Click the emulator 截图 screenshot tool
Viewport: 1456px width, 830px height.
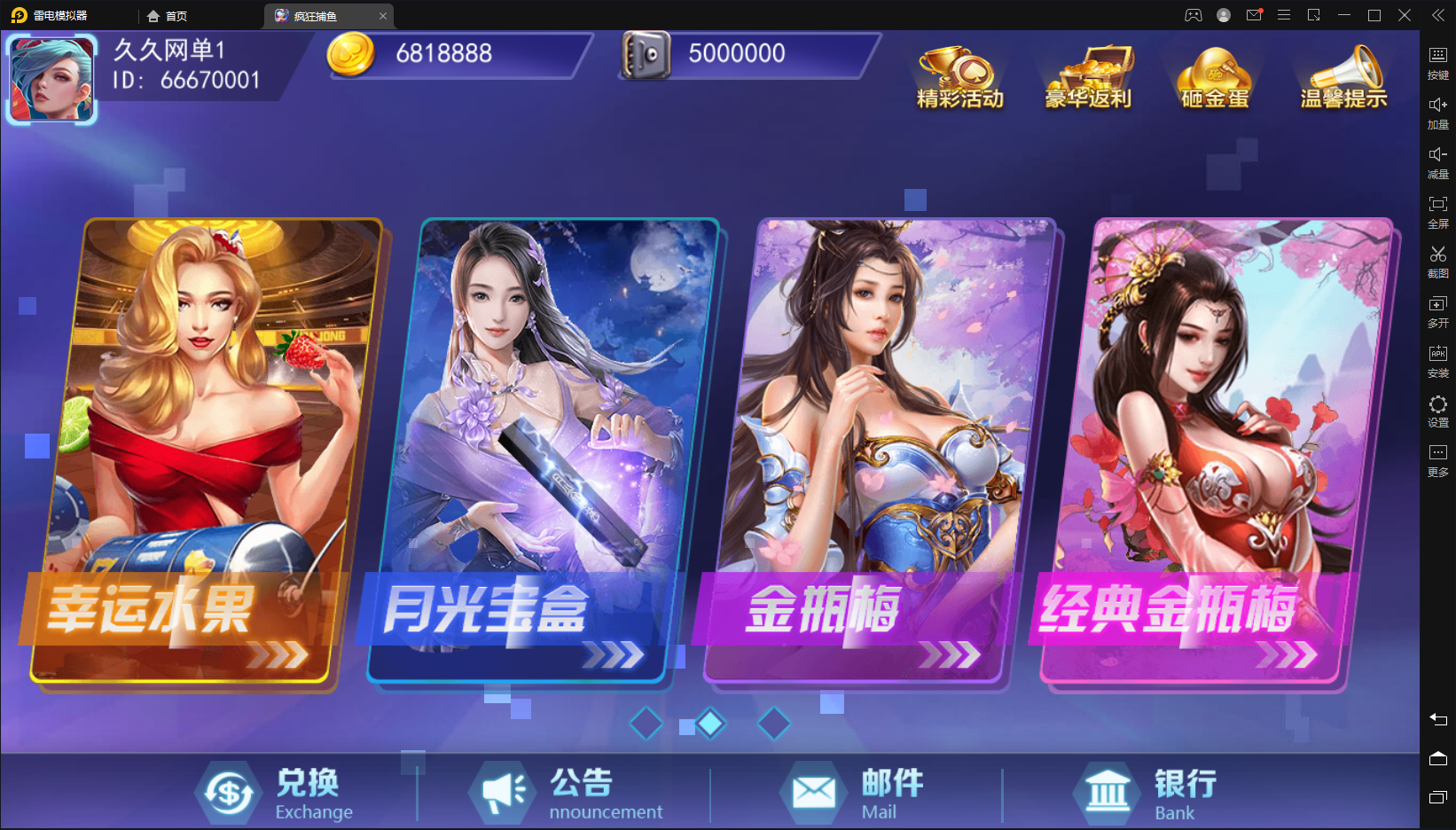tap(1437, 262)
